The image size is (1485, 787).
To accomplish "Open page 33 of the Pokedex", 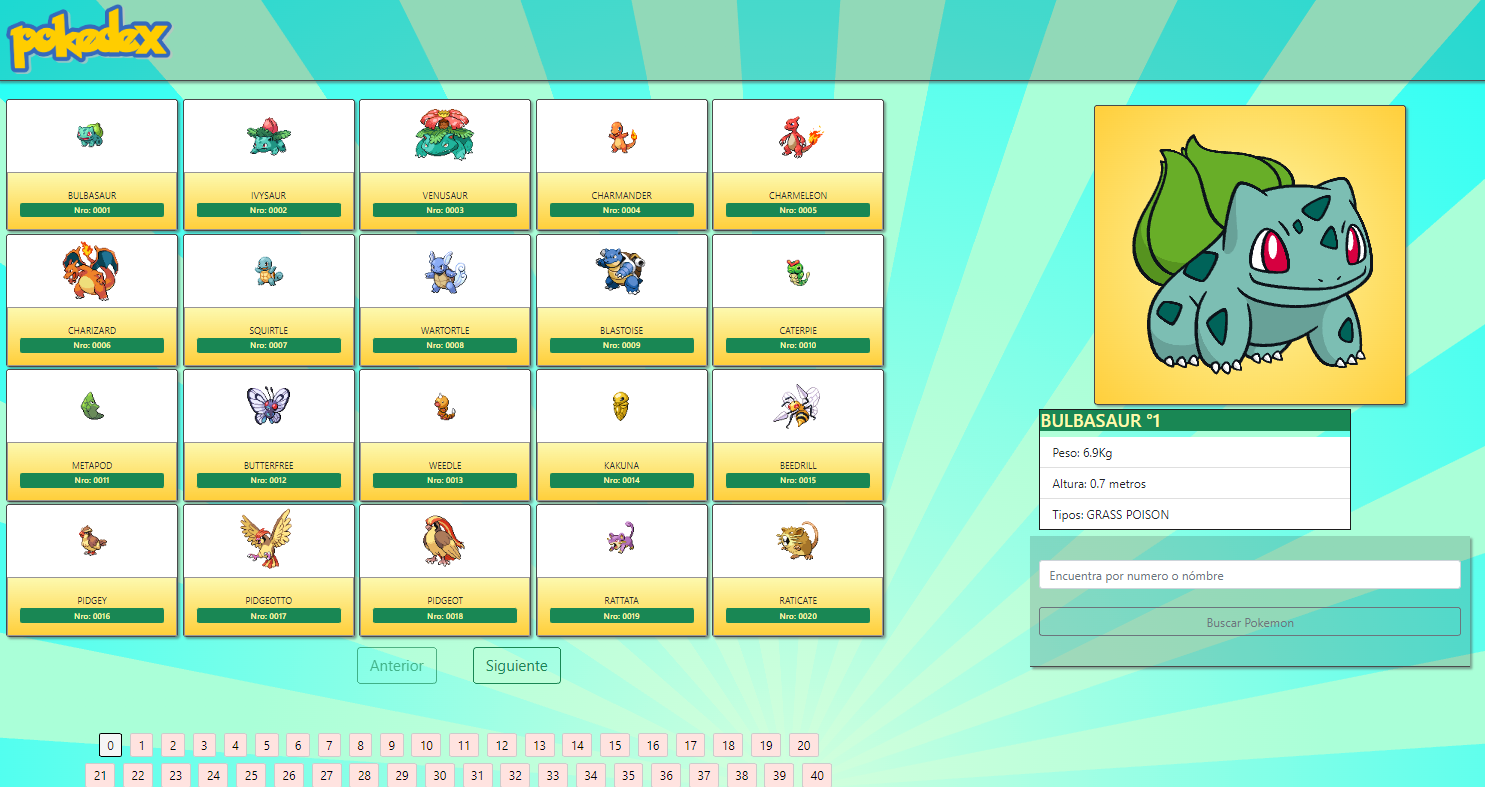I will tap(552, 775).
